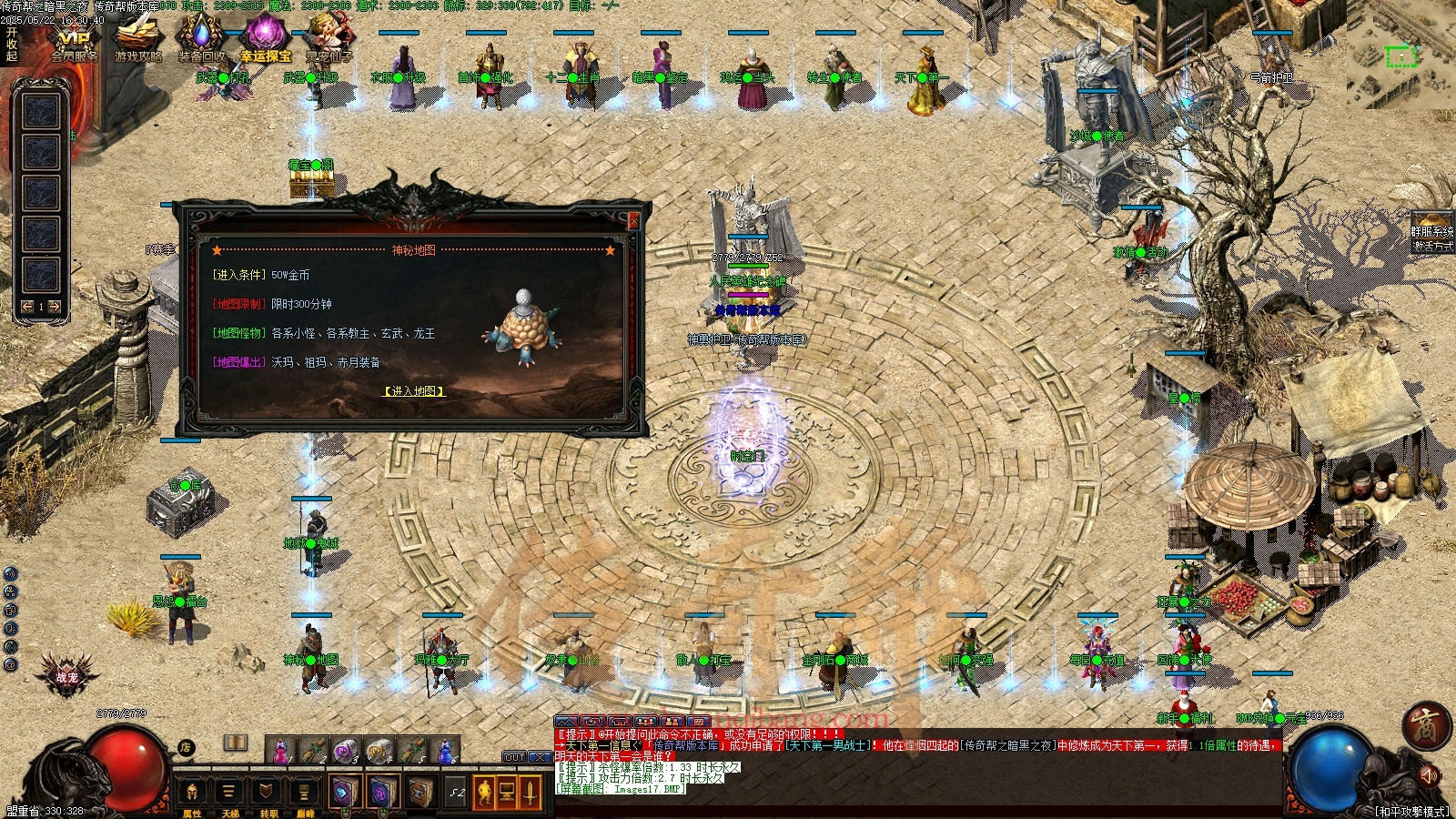Open the 天梯 ladder panel
The image size is (1456, 819).
click(x=229, y=794)
